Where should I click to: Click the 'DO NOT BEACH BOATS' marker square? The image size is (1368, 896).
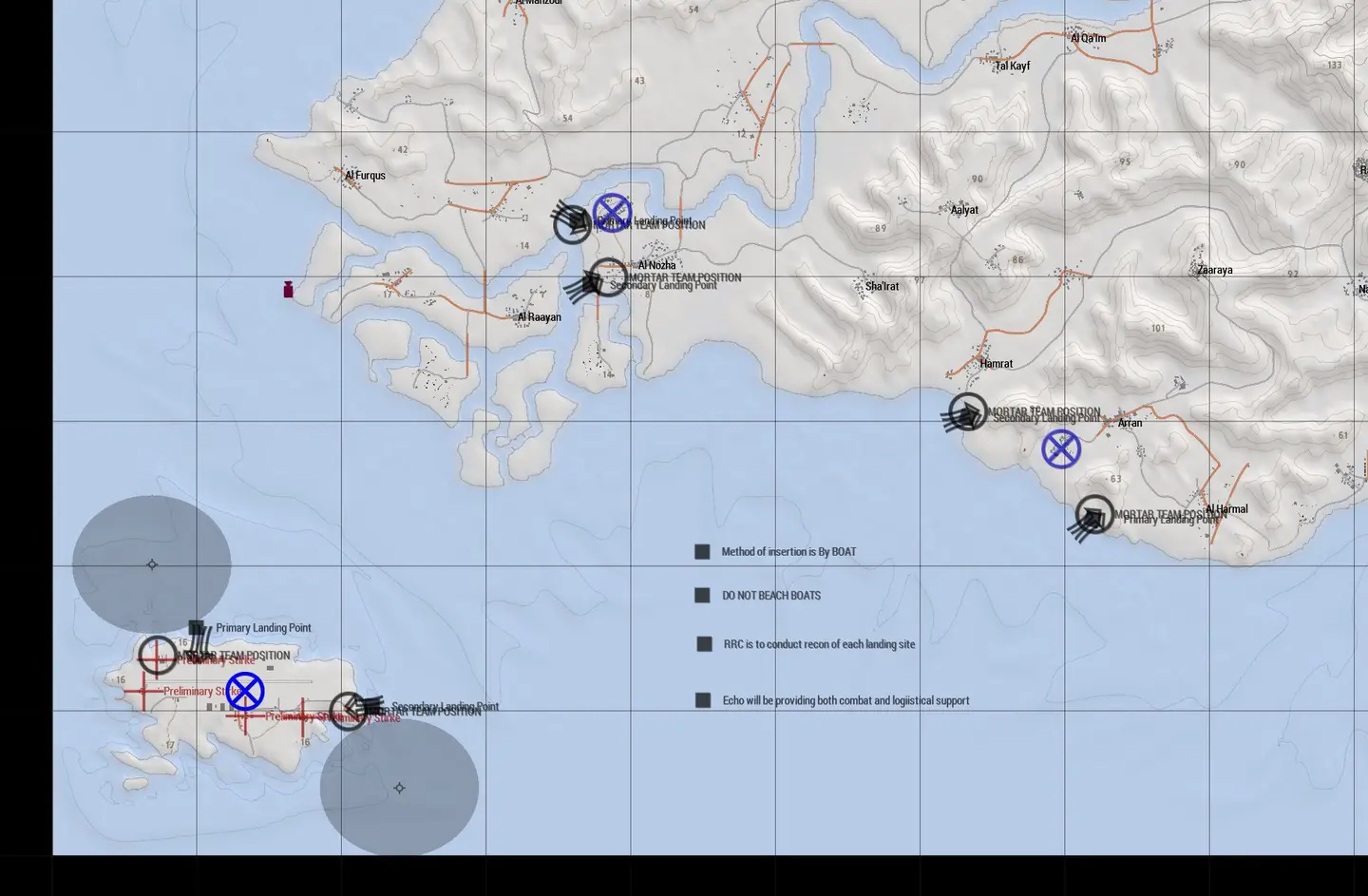pos(702,596)
